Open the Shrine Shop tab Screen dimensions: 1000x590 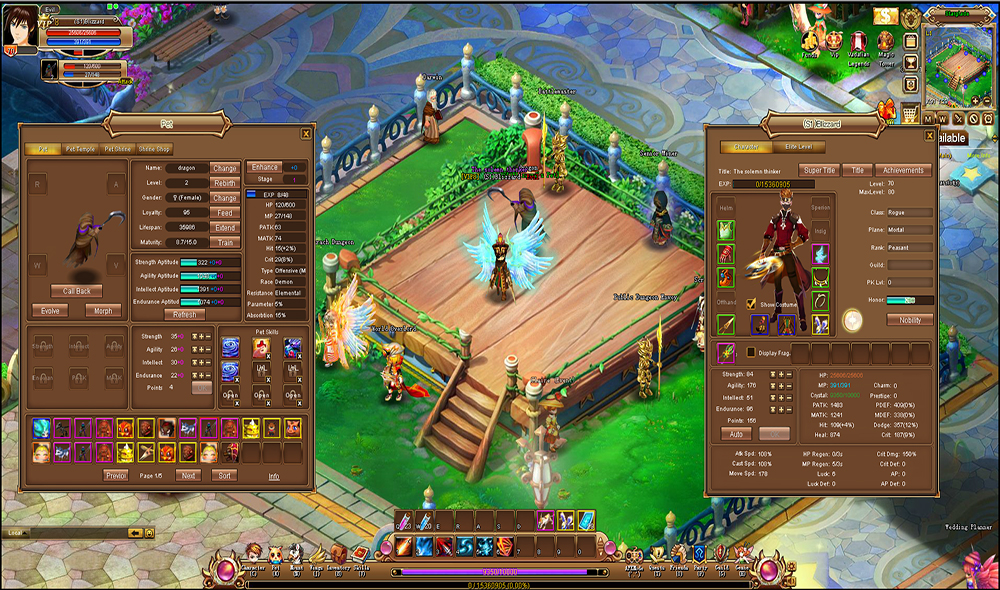point(153,149)
